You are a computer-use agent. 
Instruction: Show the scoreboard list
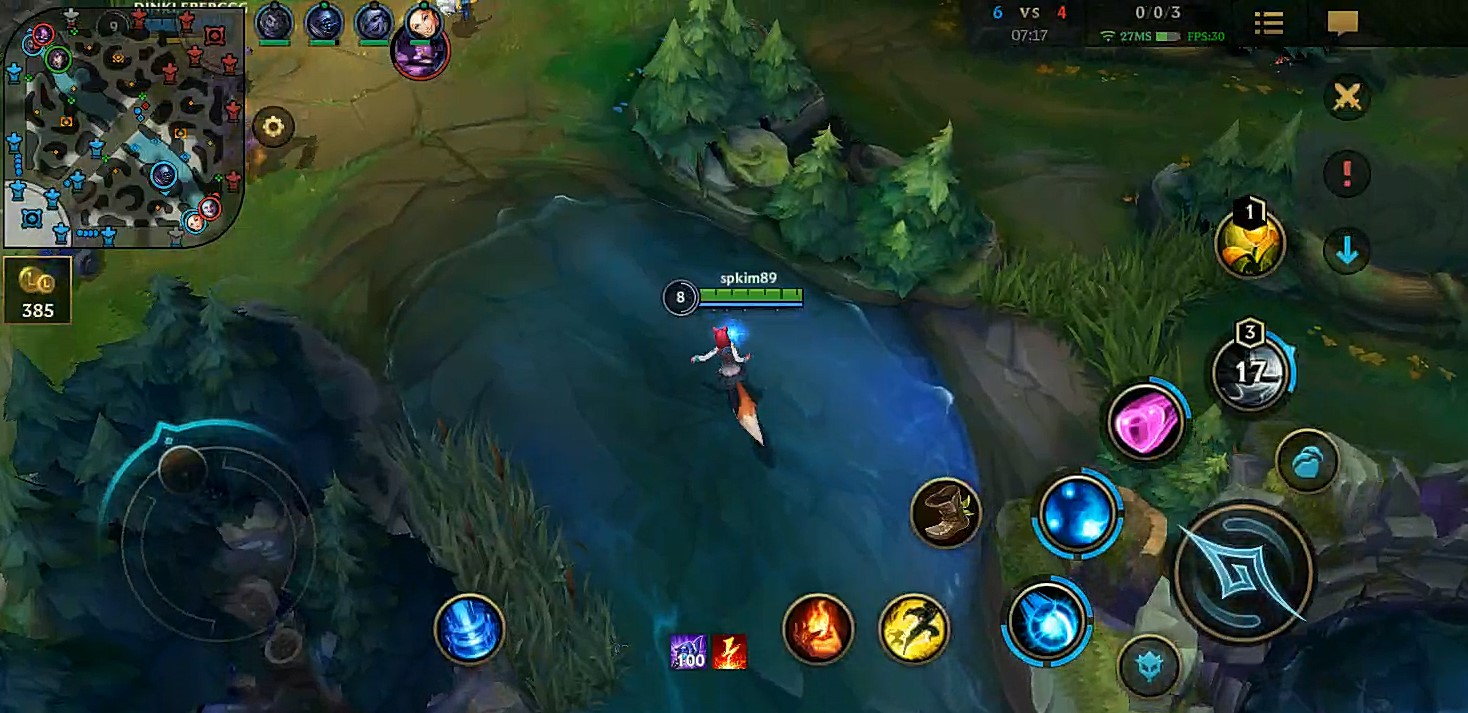point(1269,23)
